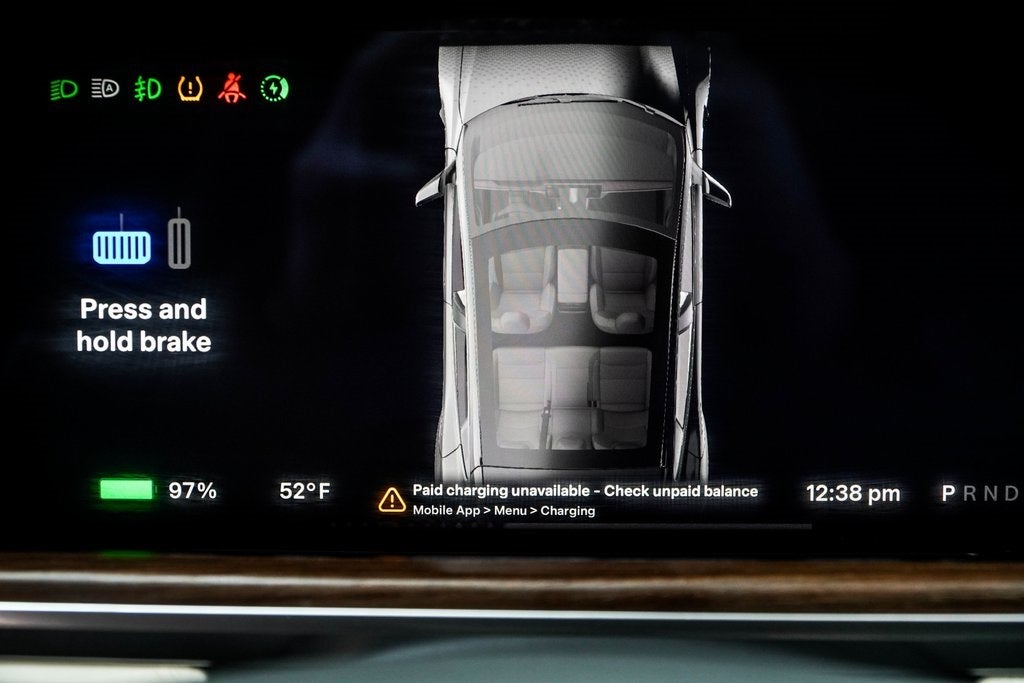The width and height of the screenshot is (1024, 683).
Task: Click the red seatbelt warning icon
Action: coord(232,89)
